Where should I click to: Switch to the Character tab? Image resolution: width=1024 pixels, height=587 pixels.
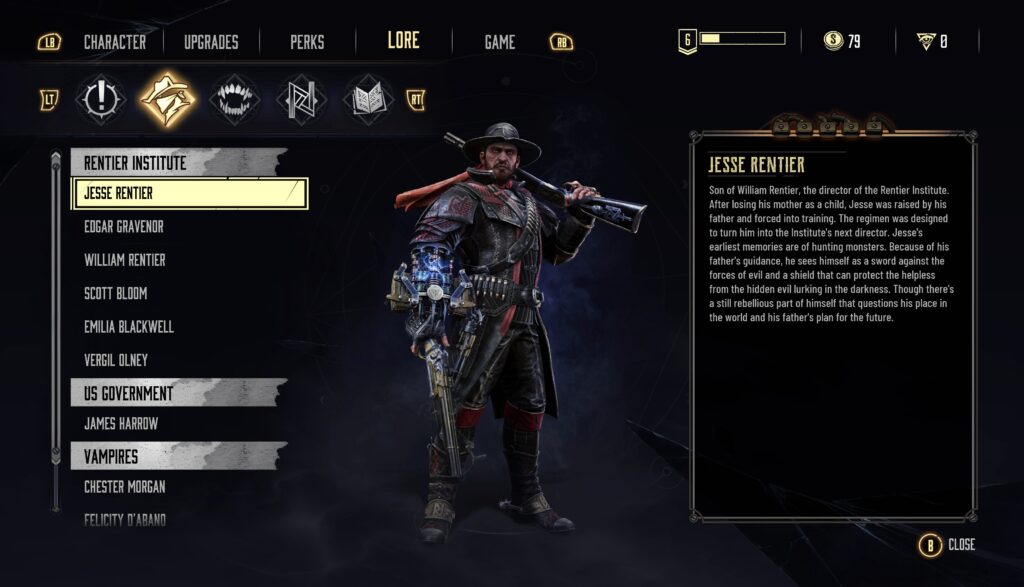[x=114, y=42]
